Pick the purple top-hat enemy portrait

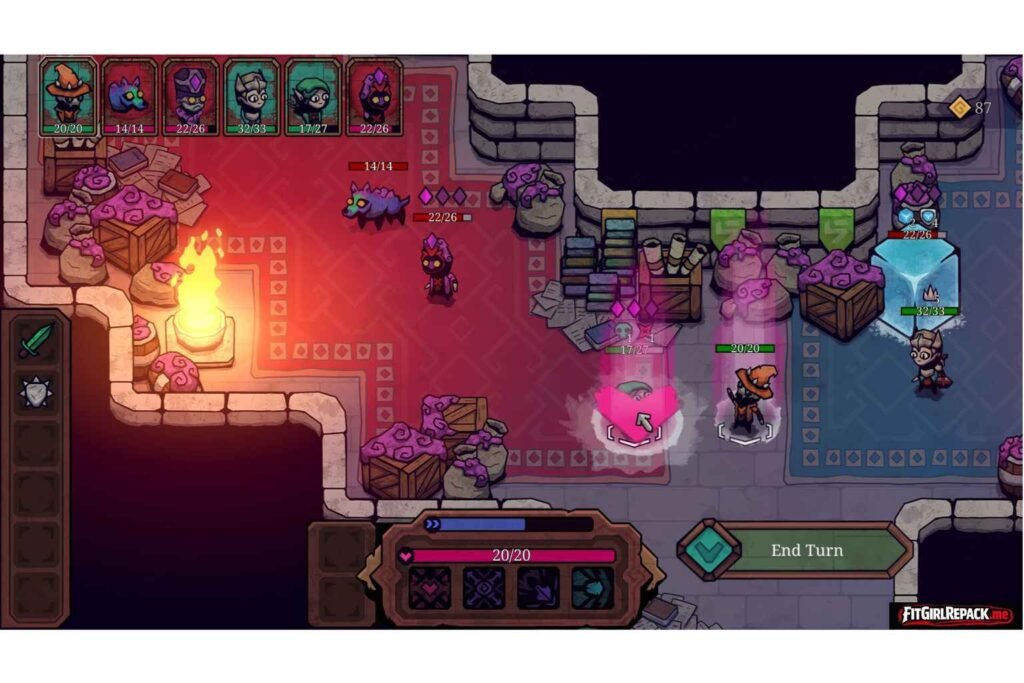tap(190, 96)
